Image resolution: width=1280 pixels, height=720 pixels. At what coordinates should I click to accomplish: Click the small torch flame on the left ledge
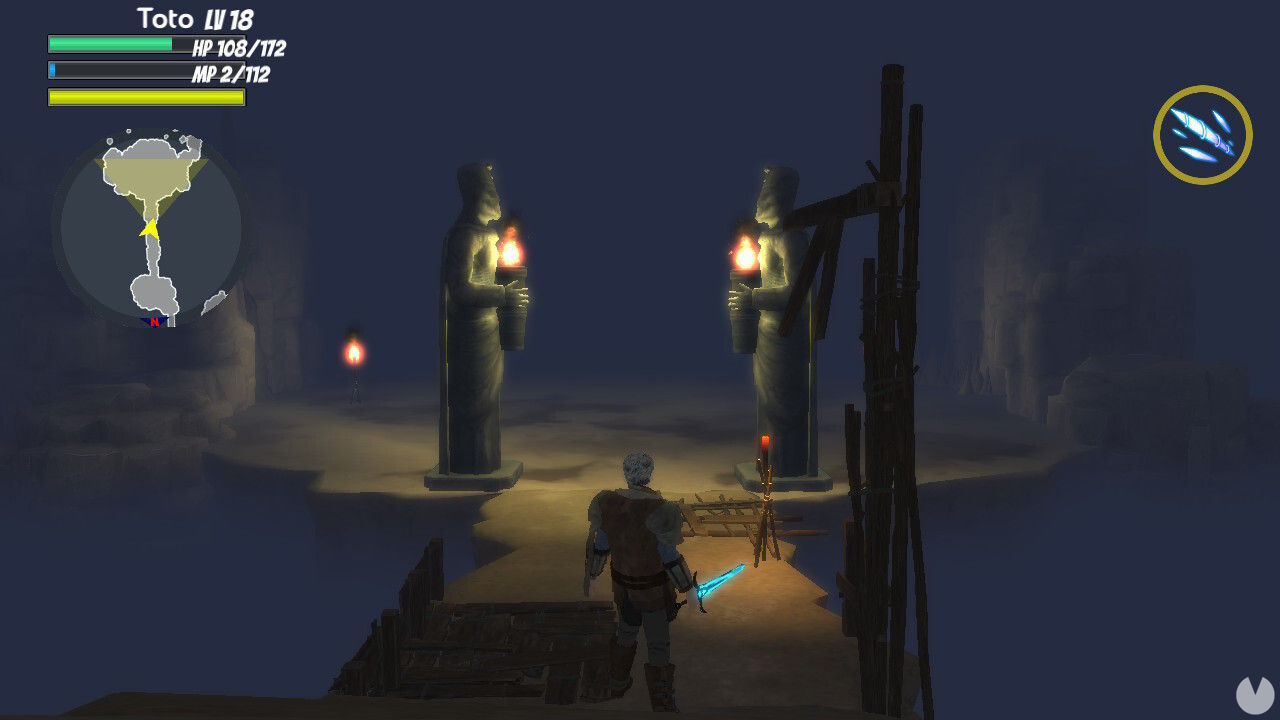[x=355, y=353]
